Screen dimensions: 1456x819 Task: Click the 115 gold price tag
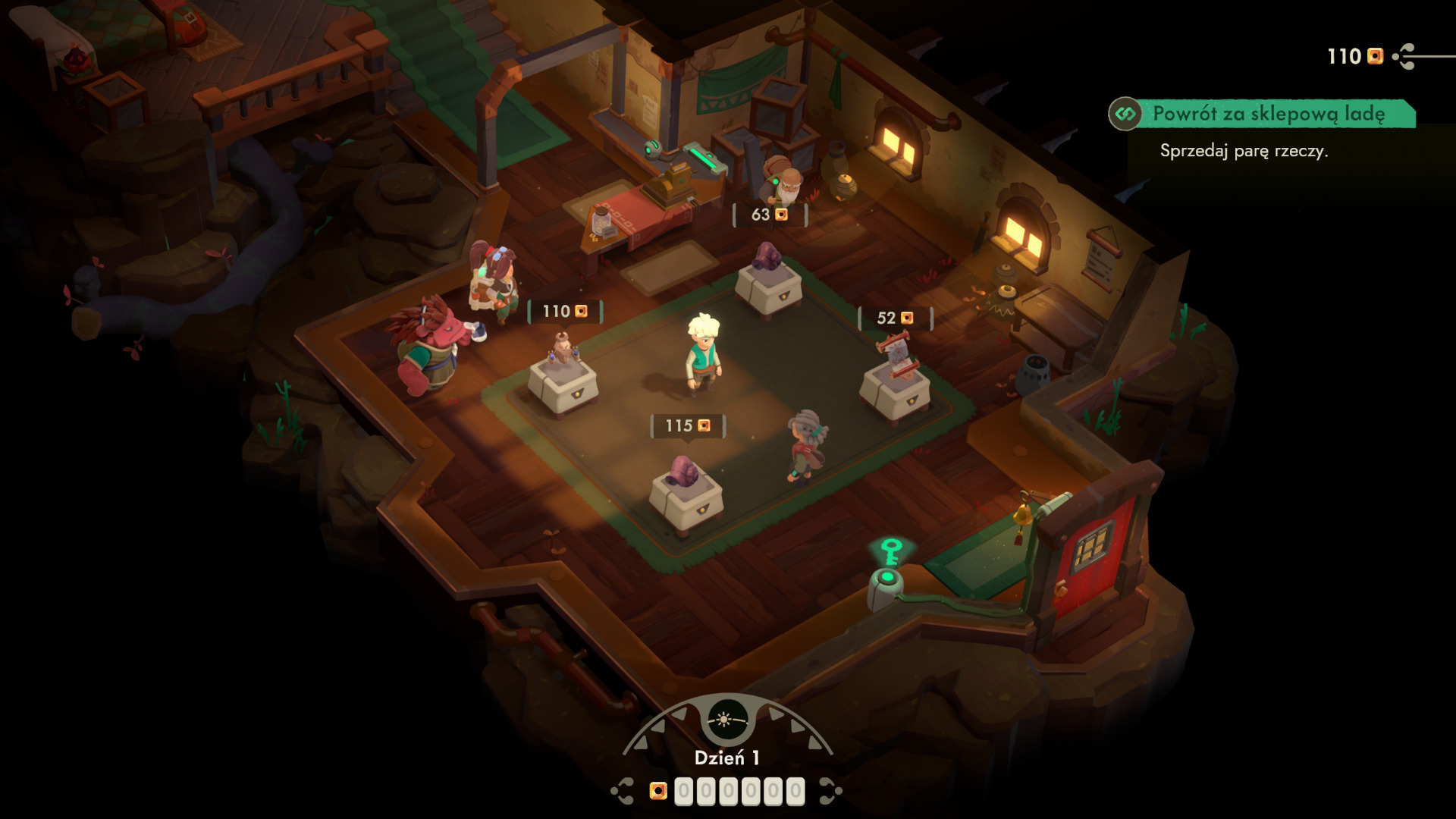point(688,426)
